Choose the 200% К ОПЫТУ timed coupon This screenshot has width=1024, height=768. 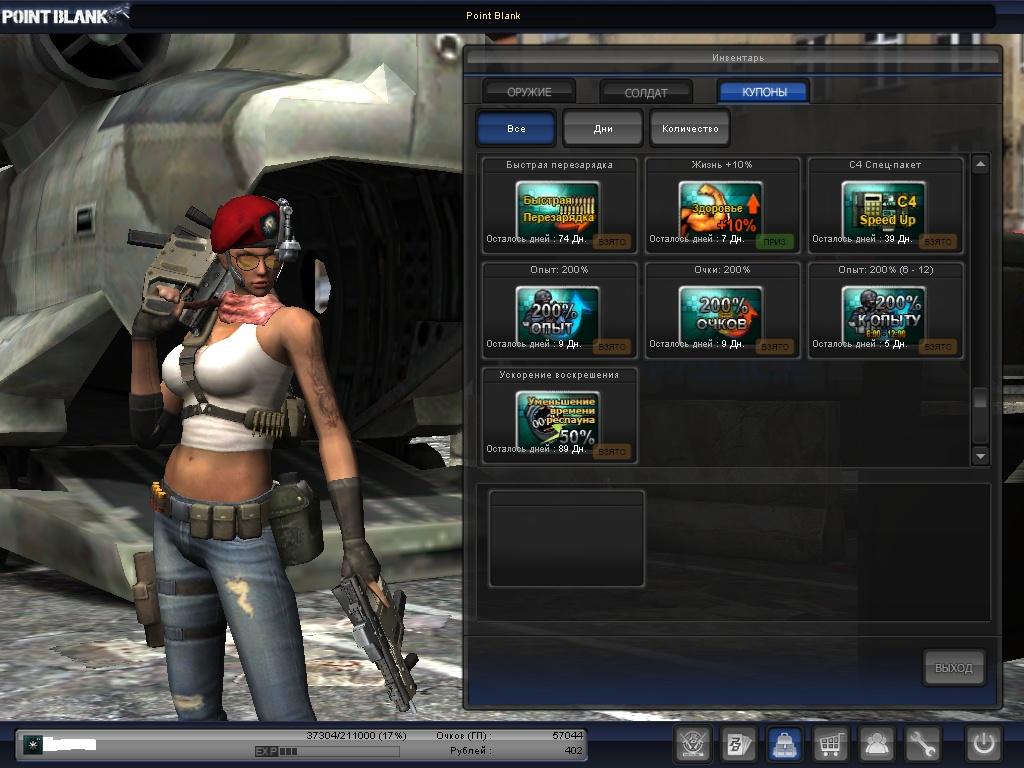[x=884, y=313]
